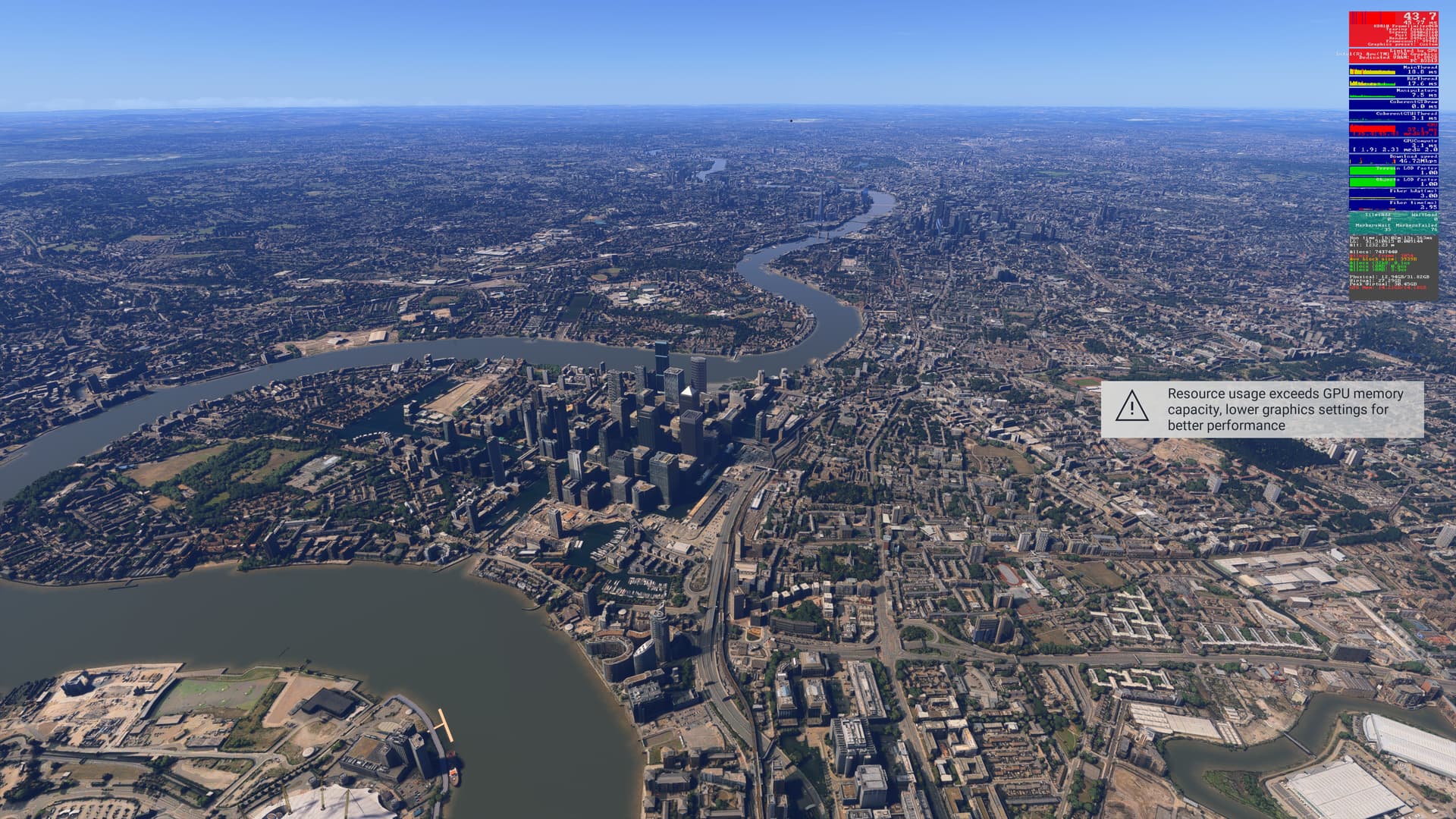Click the Dedicated VRAM readout

point(1399,58)
